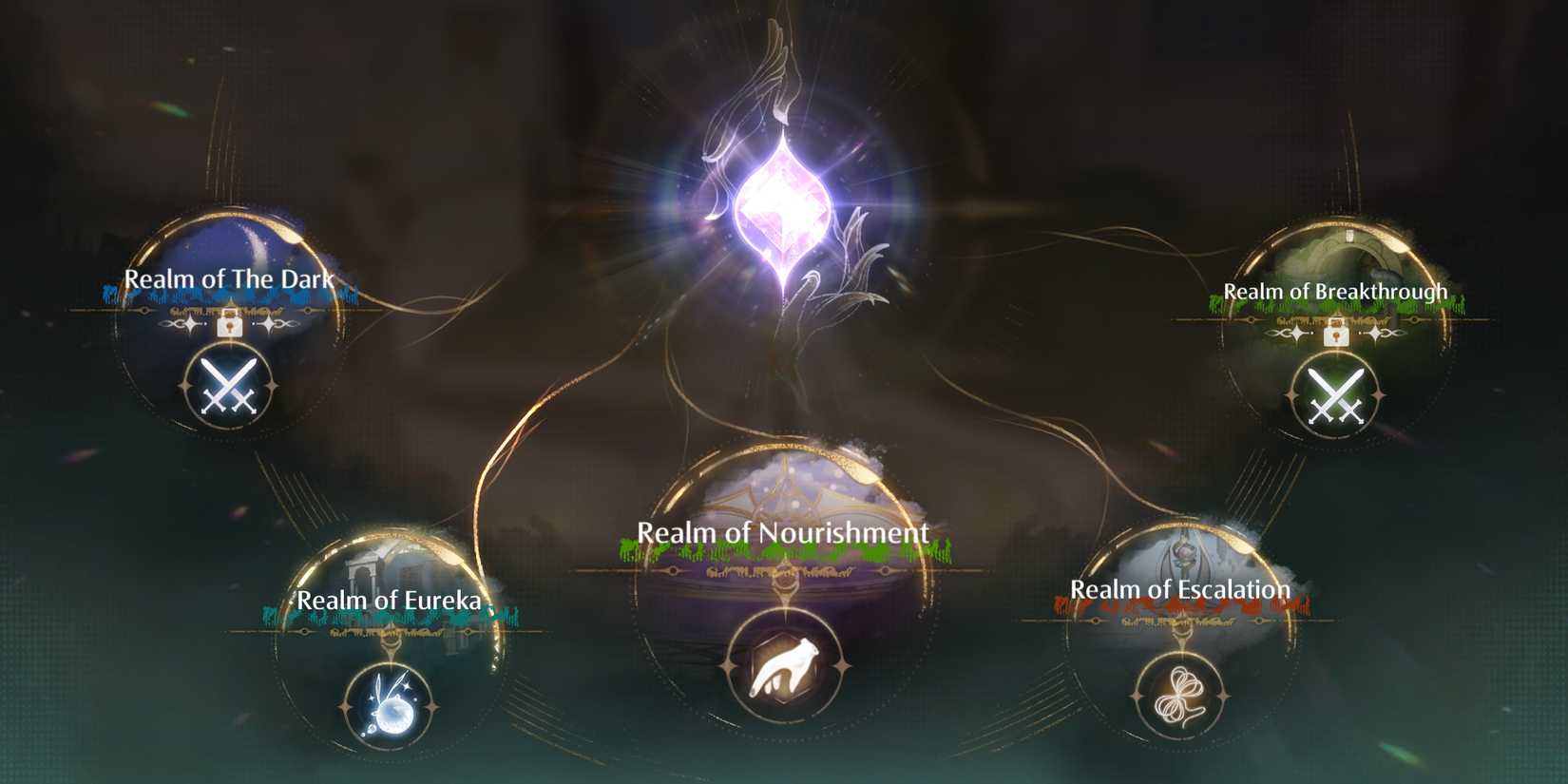Click the crossed swords icon under Realm of Breakthrough

click(1335, 394)
